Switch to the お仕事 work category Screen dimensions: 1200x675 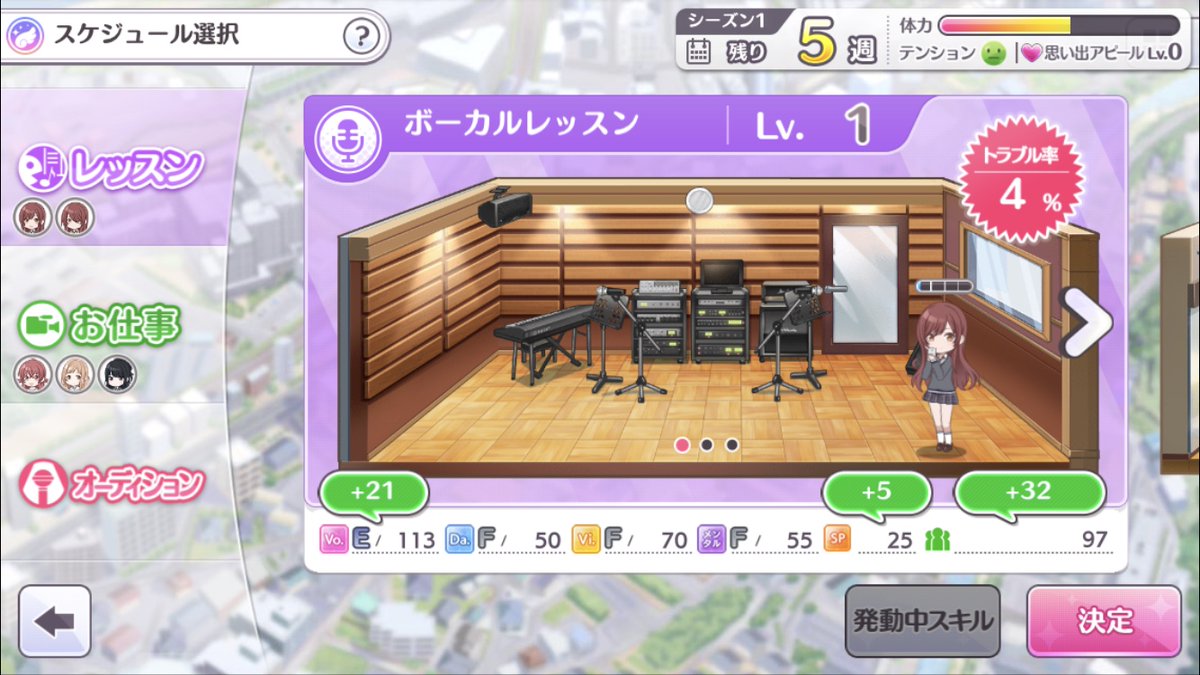112,326
